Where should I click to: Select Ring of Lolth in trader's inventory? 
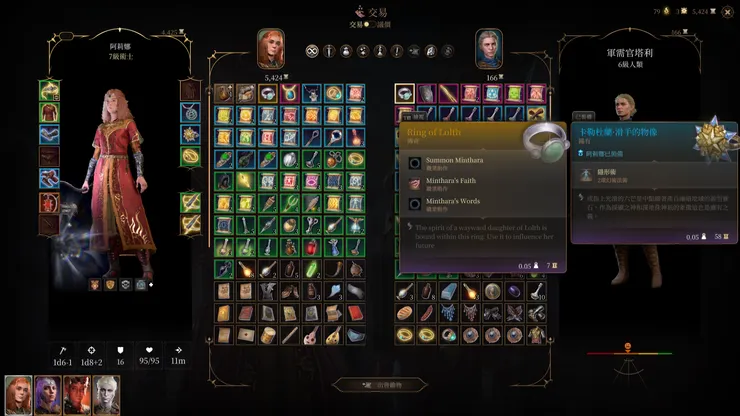pos(404,93)
